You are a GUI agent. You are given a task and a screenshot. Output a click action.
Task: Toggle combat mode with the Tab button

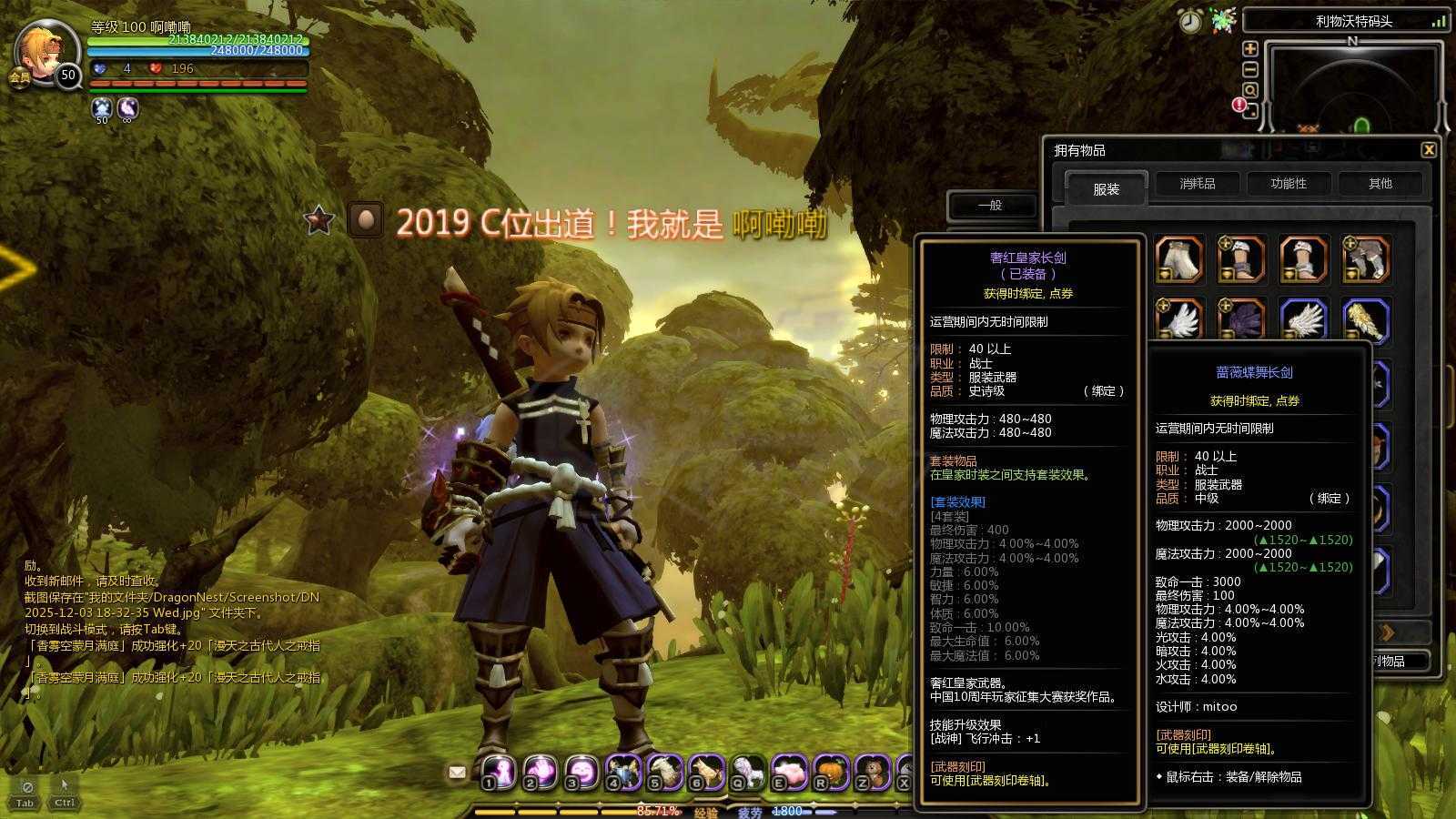pos(26,803)
